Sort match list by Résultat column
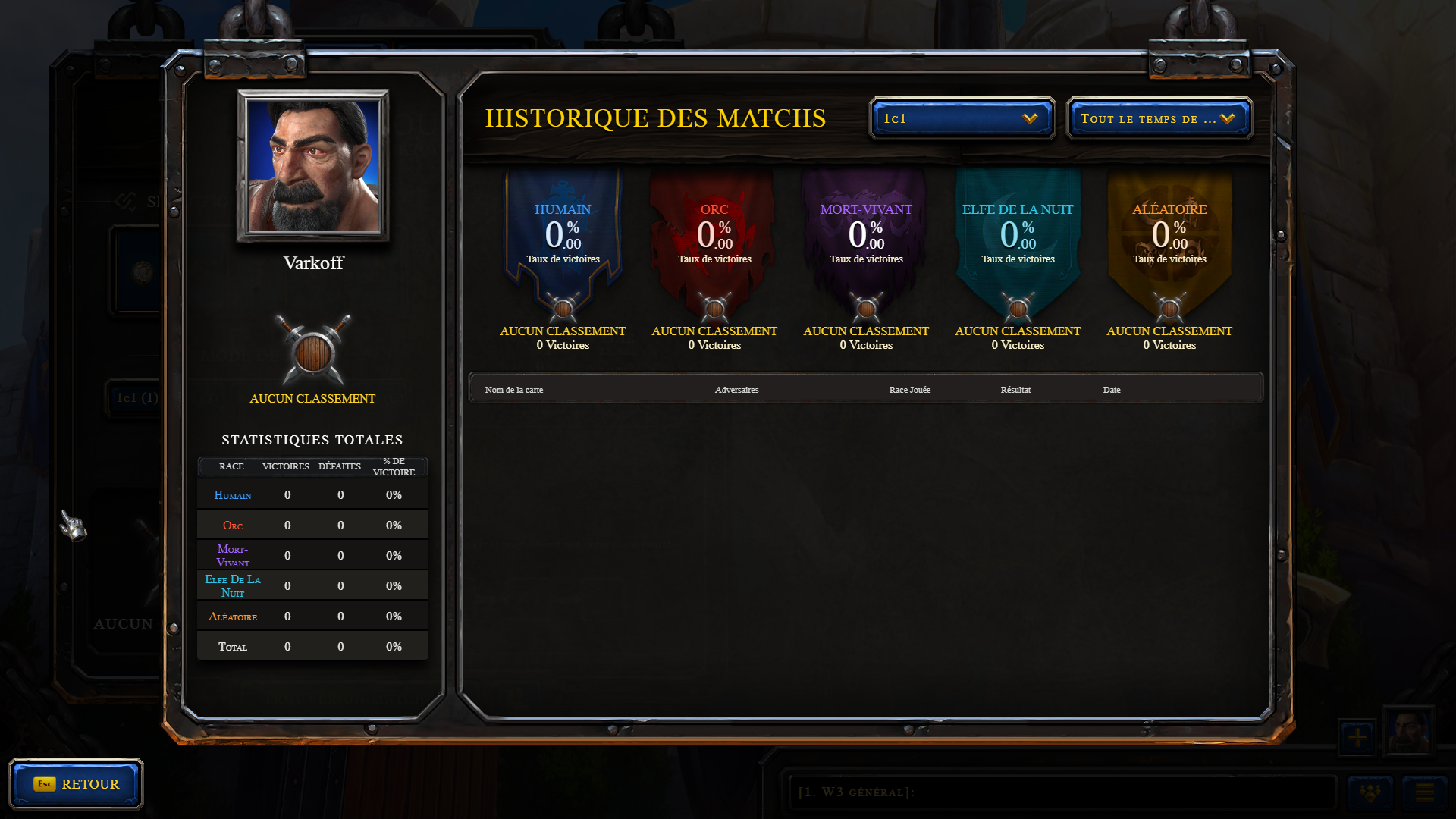Viewport: 1456px width, 819px height. pos(1015,390)
